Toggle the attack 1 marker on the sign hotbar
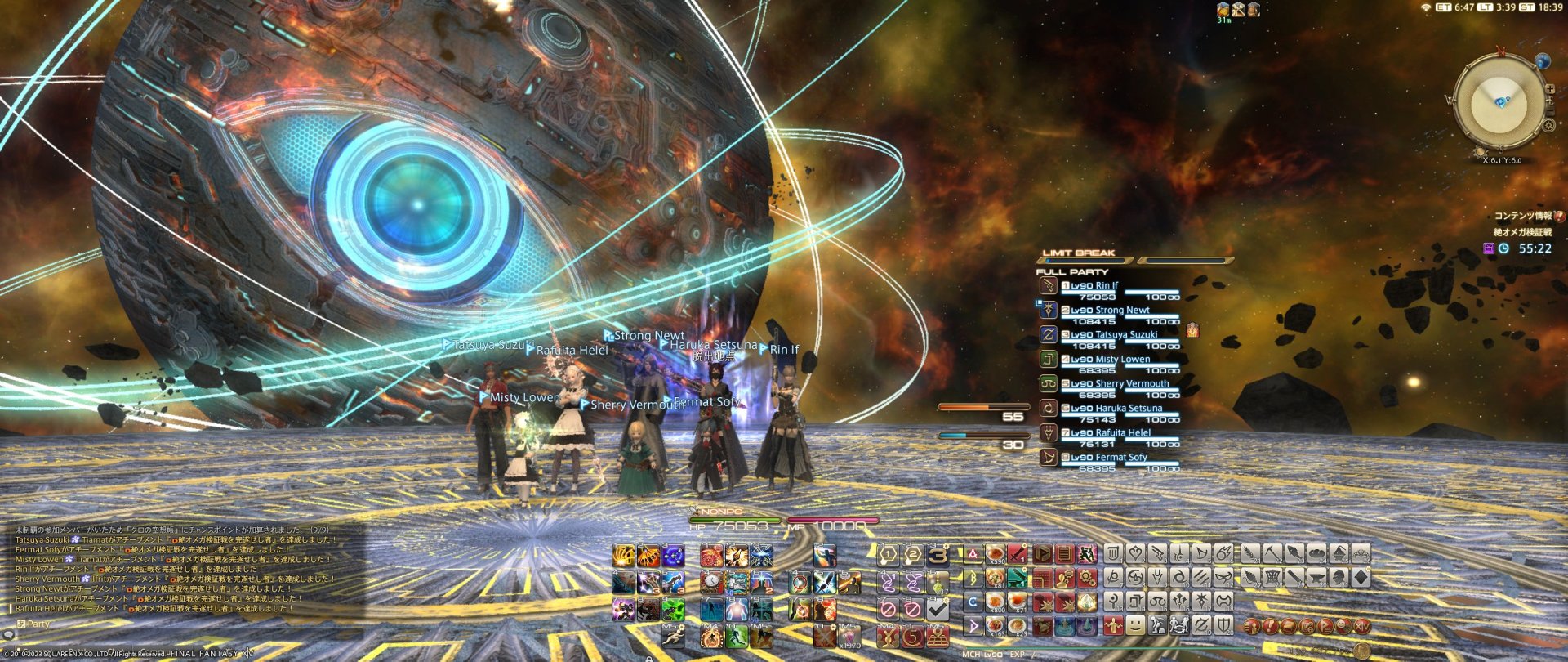This screenshot has width=1568, height=662. pyautogui.click(x=889, y=556)
